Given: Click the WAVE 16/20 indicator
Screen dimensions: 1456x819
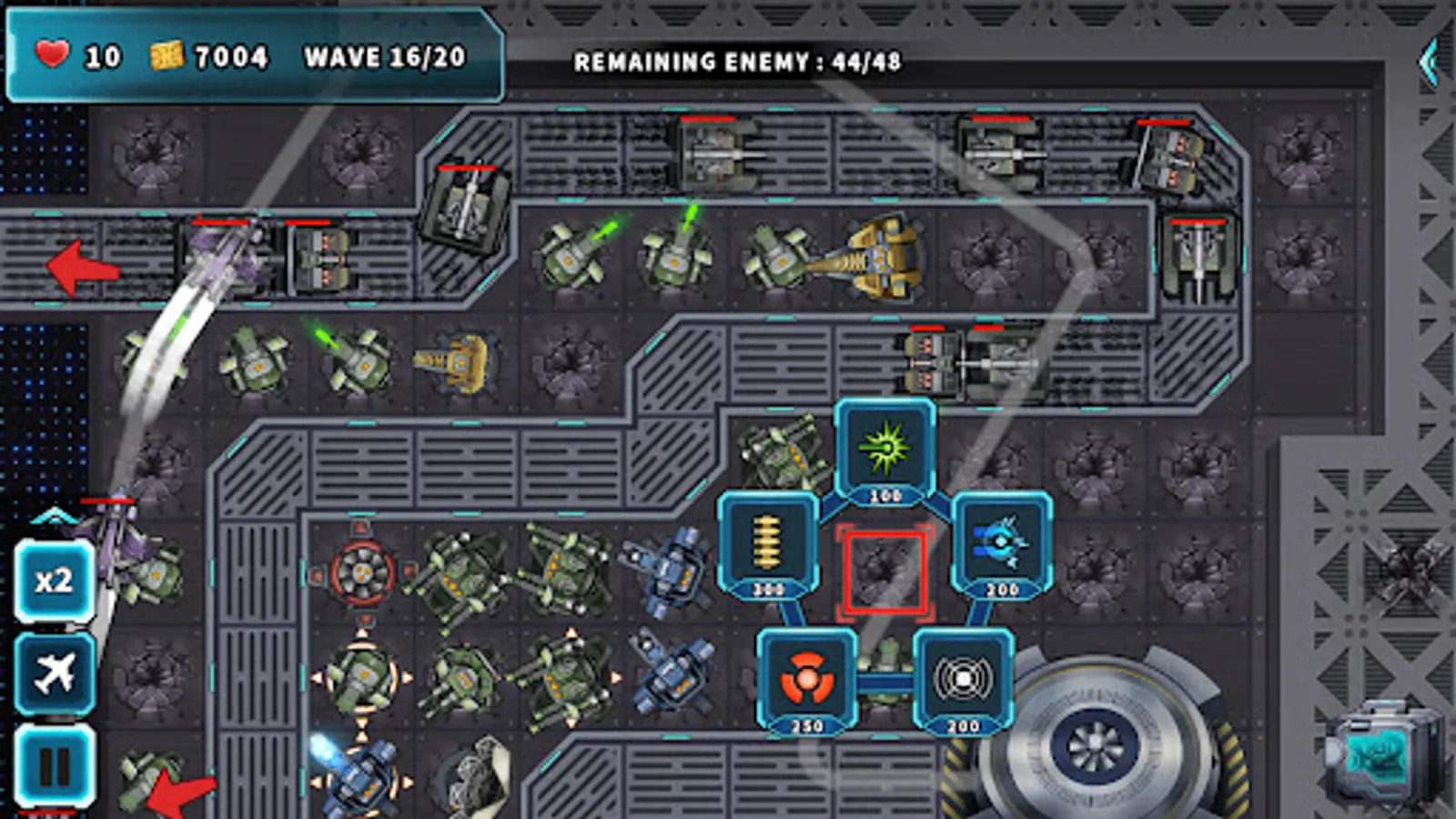Looking at the screenshot, I should (385, 59).
